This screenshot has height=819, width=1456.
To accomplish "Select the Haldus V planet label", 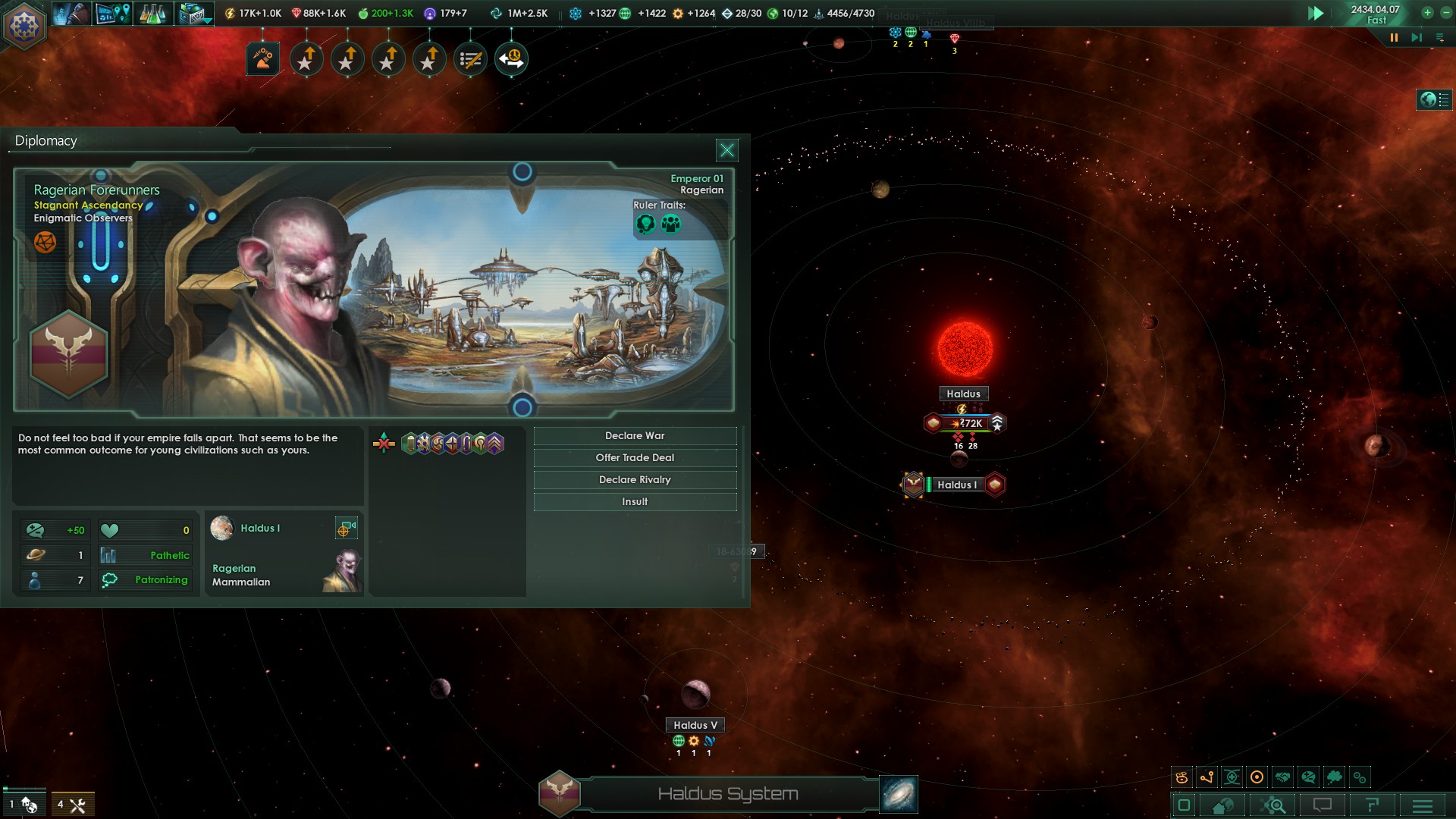I will (695, 726).
